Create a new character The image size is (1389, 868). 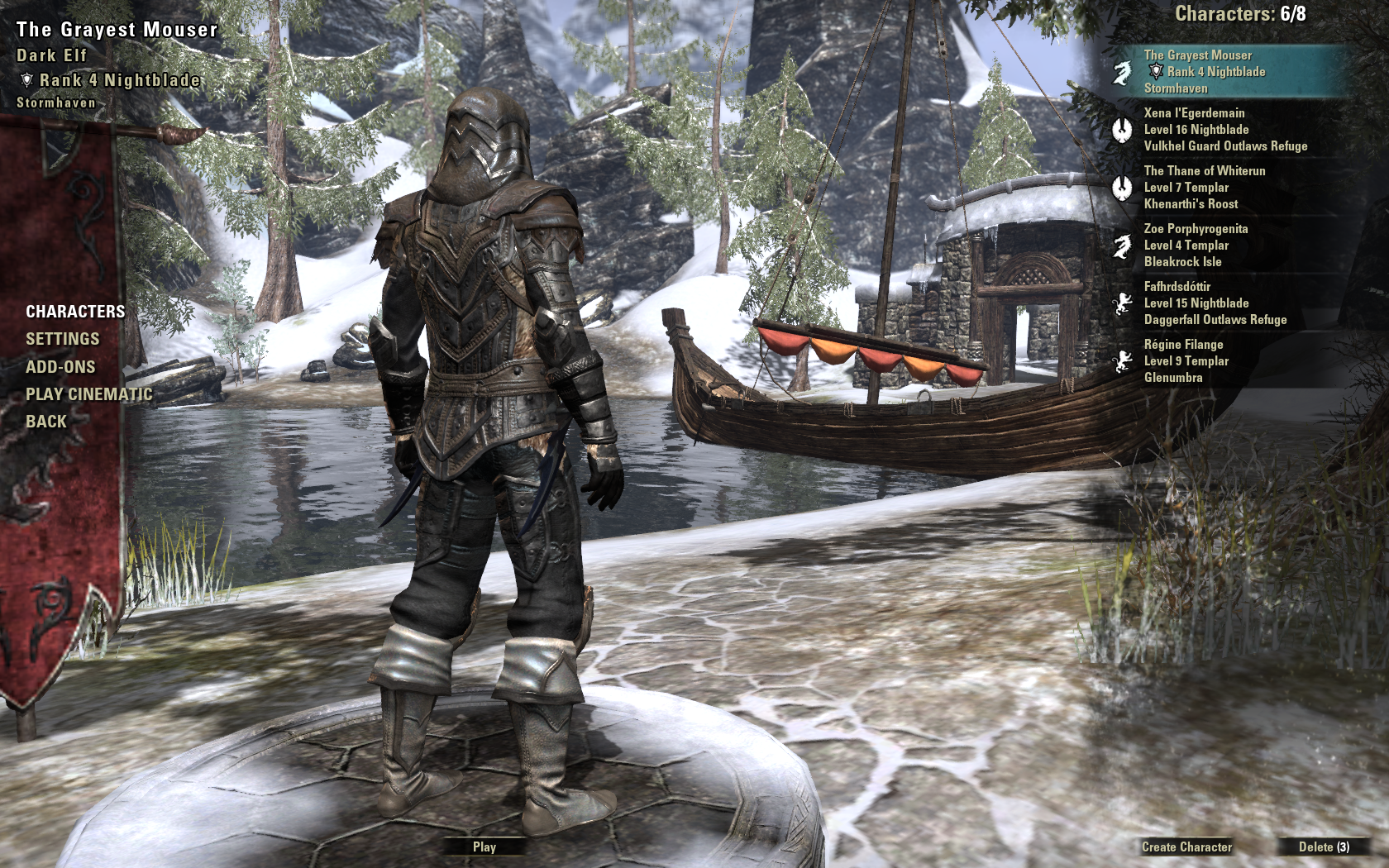1186,847
